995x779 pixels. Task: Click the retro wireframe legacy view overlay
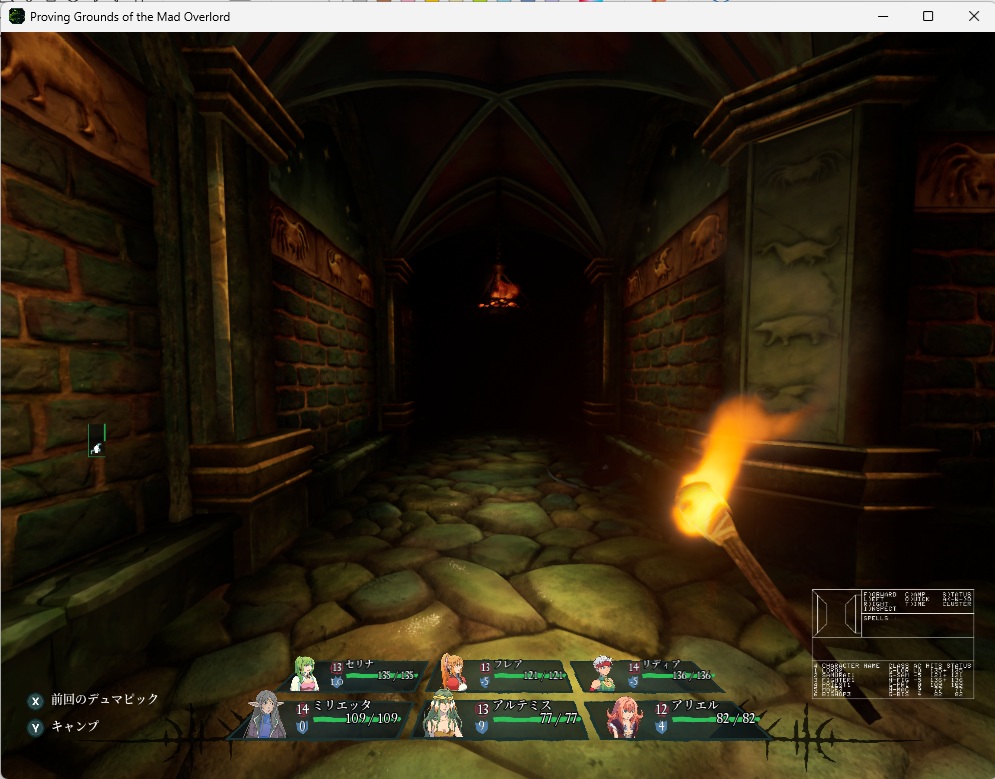tap(892, 643)
